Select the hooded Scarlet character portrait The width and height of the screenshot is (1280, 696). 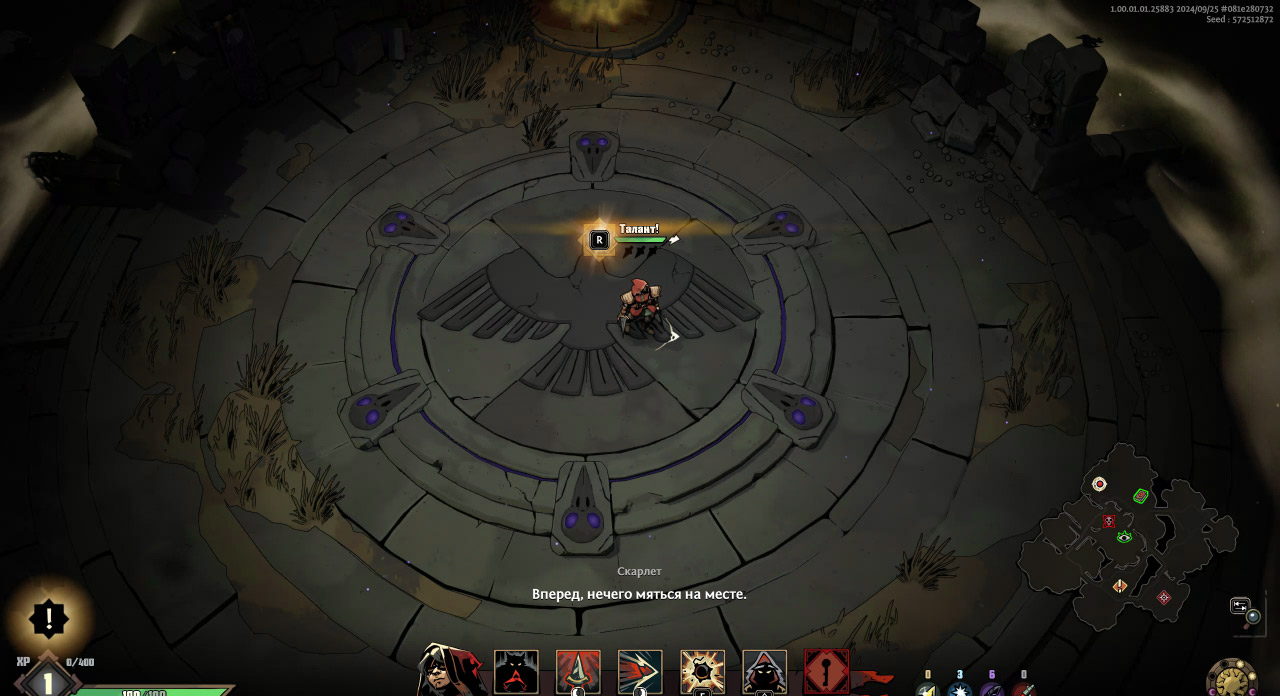[x=452, y=670]
